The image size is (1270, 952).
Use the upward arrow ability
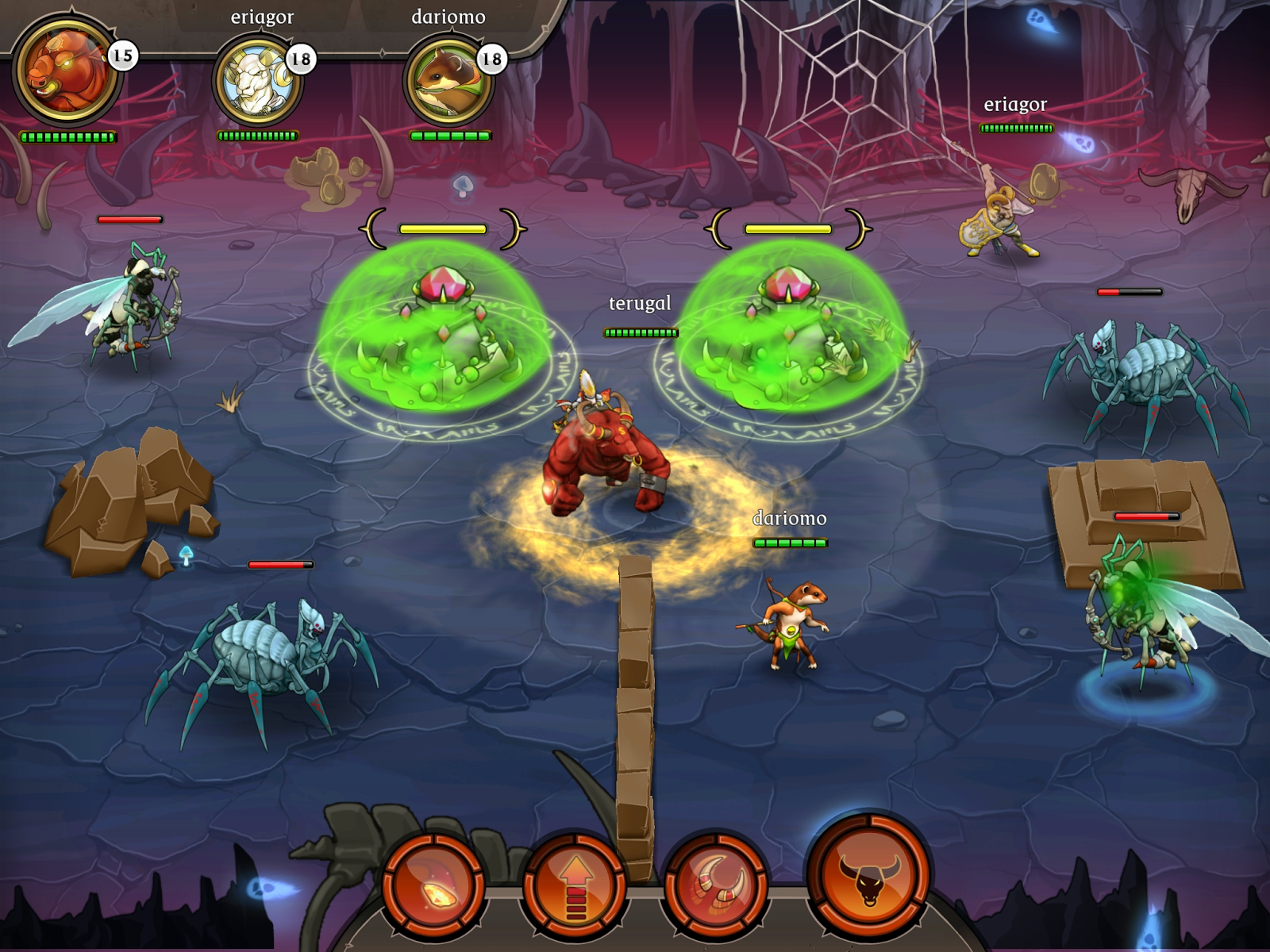click(575, 889)
